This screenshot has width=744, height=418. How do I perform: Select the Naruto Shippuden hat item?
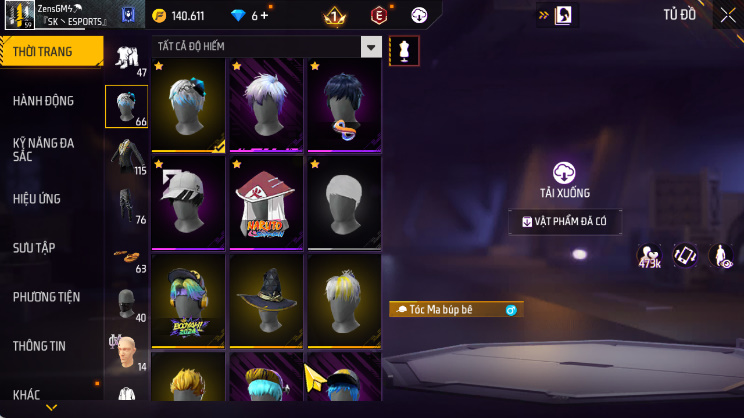(267, 201)
